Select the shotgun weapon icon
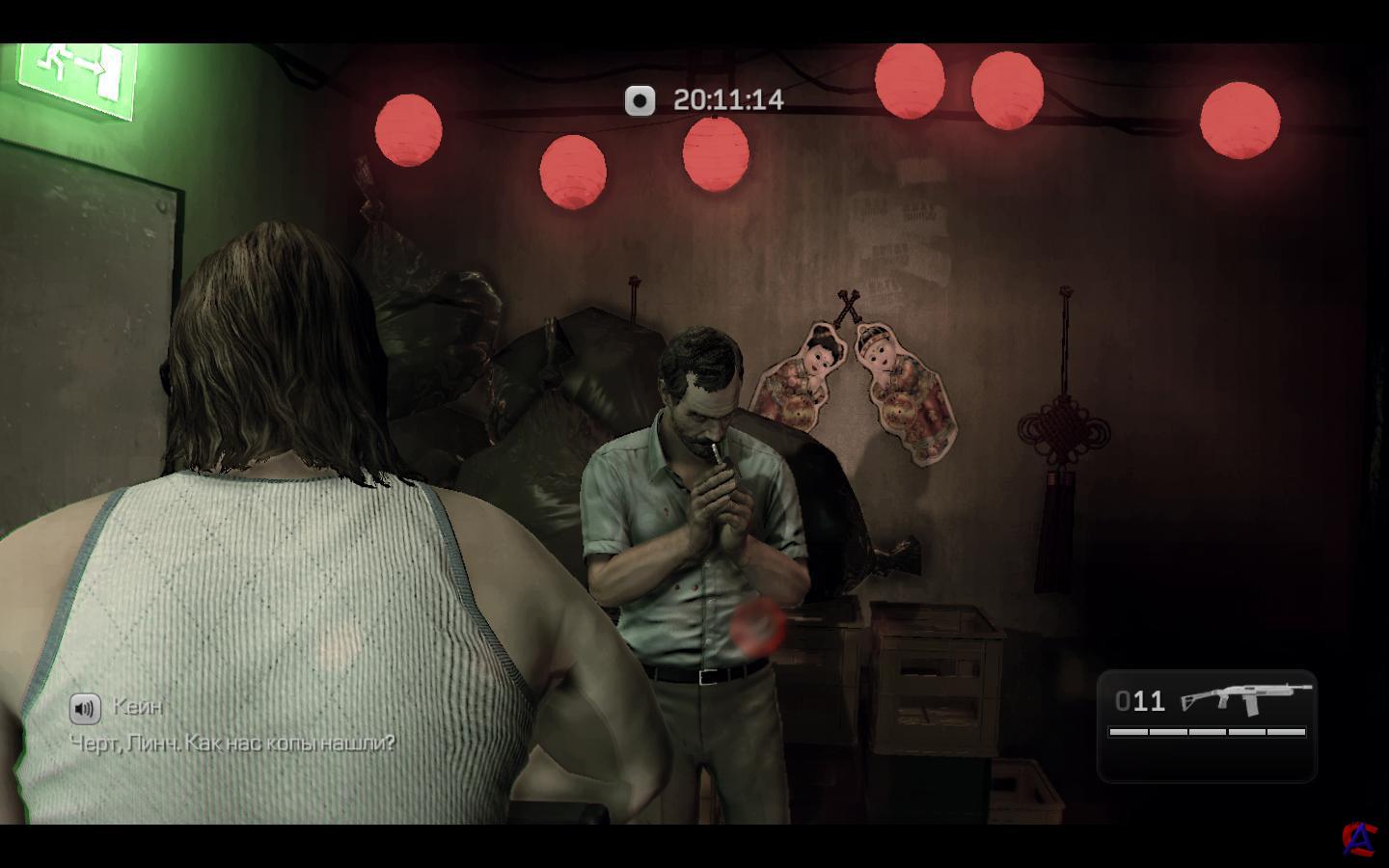Image resolution: width=1389 pixels, height=868 pixels. click(1245, 698)
